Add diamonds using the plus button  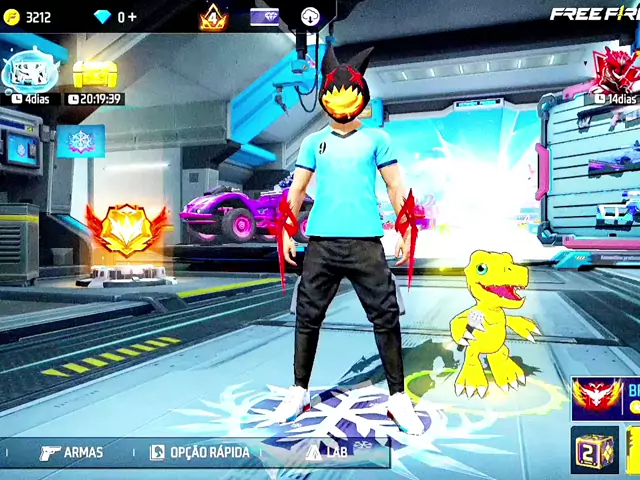click(x=133, y=17)
